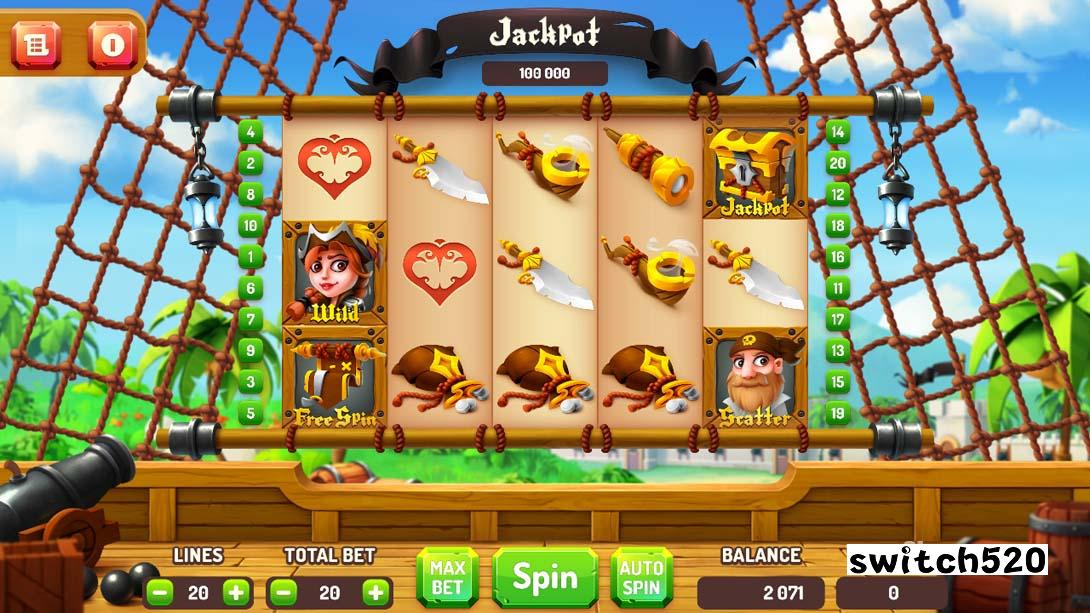Select payline marker number 14
Screen dimensions: 1090x613
(x=837, y=132)
